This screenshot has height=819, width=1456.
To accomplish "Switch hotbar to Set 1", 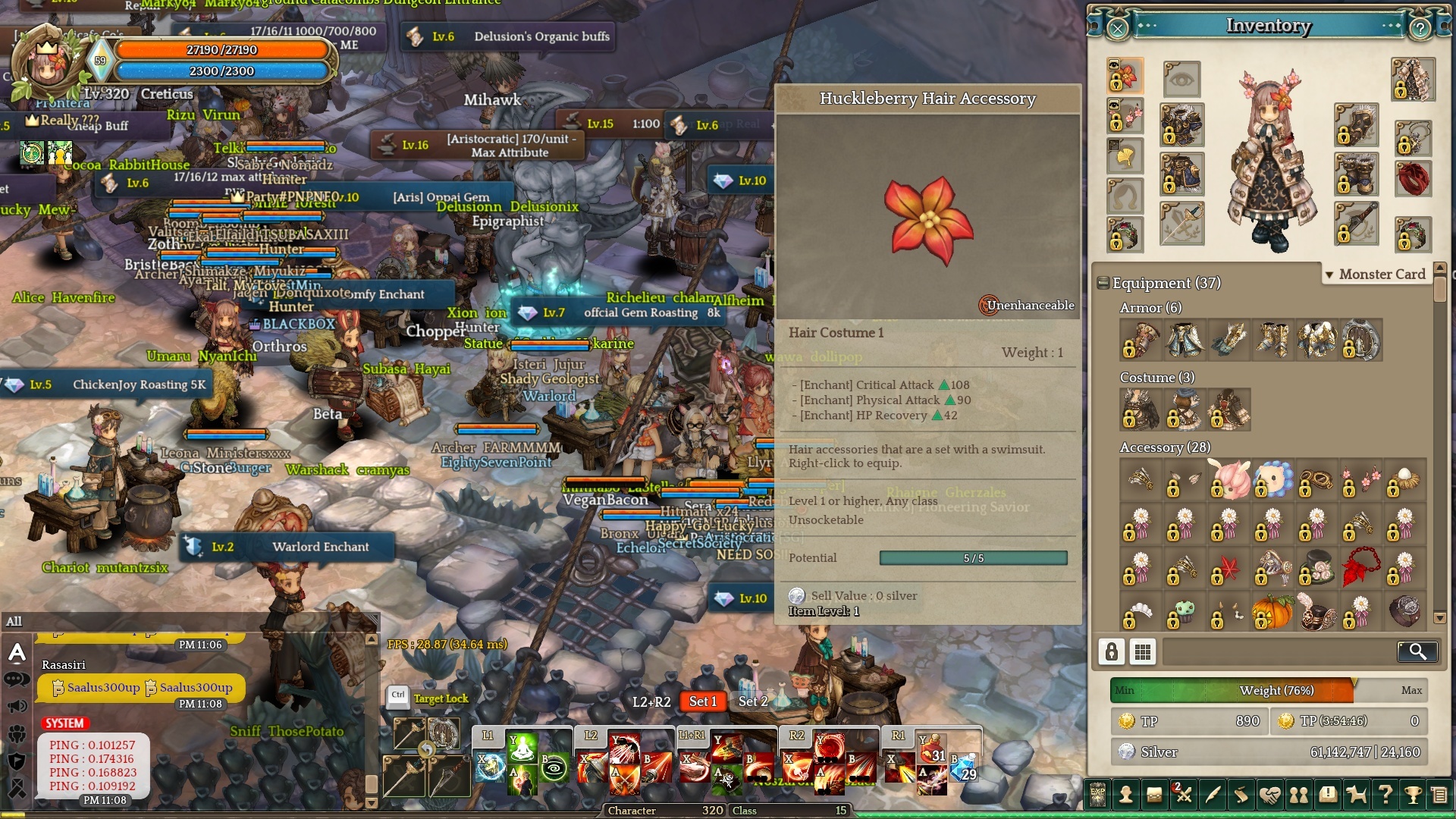I will coord(702,701).
